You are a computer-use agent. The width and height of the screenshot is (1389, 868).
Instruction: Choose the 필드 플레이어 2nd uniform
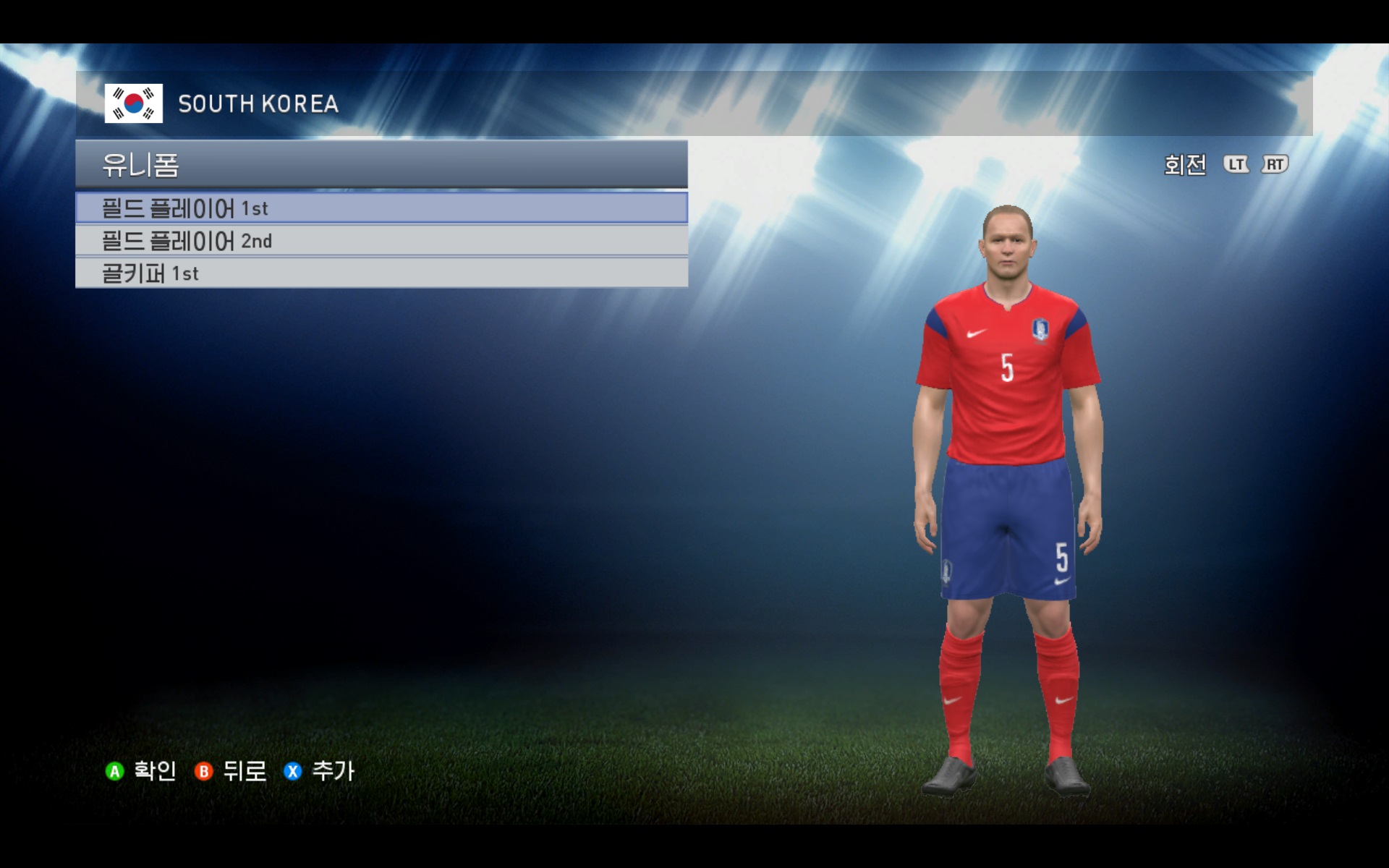381,241
